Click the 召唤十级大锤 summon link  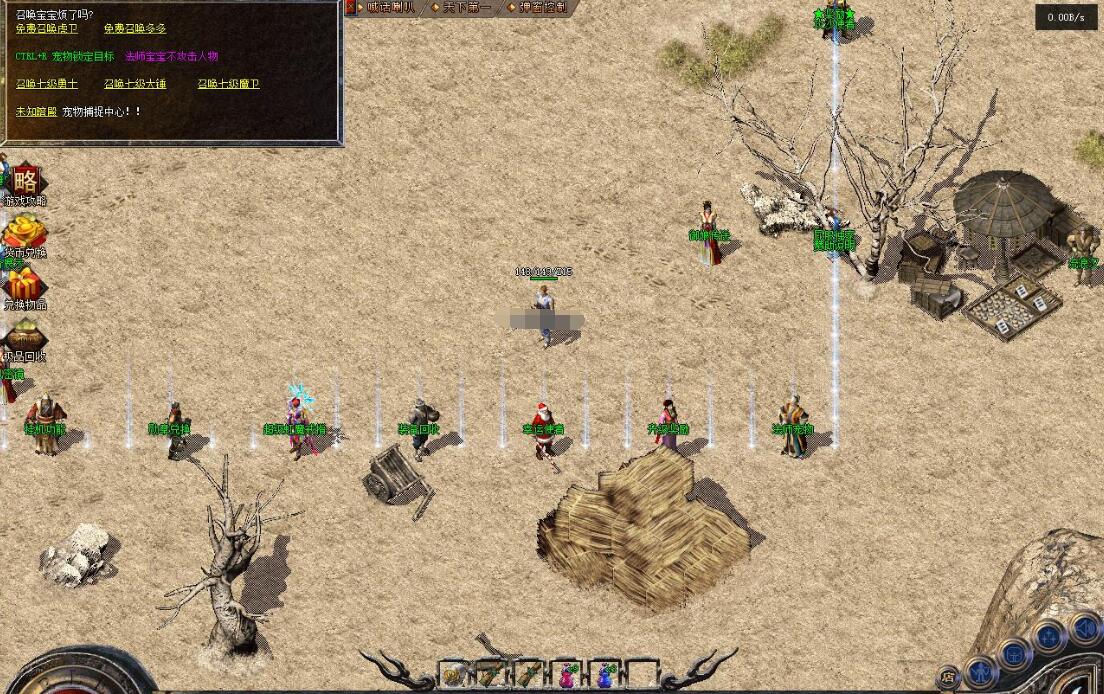click(x=135, y=84)
